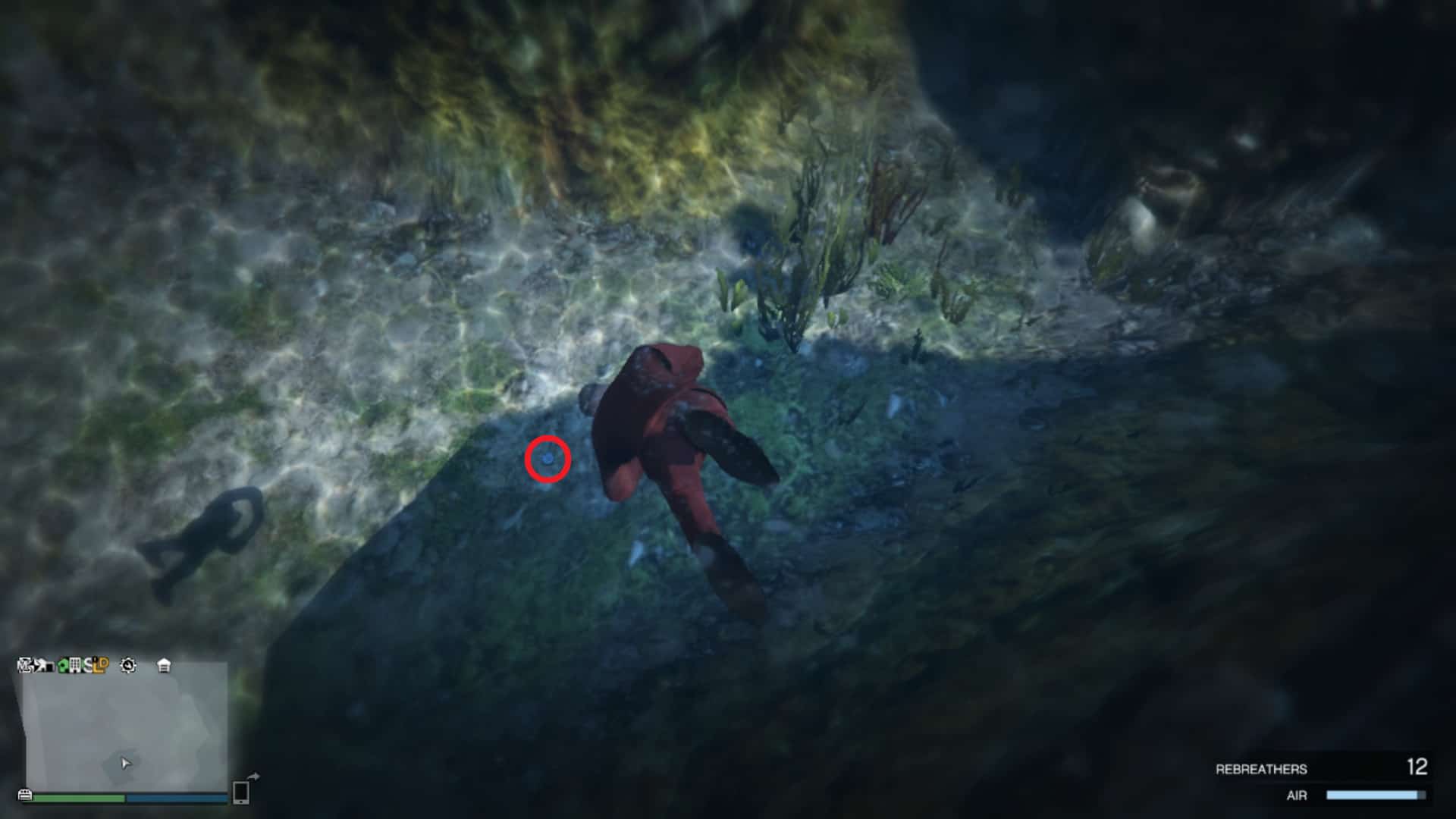Select the green house map marker
The image size is (1456, 819).
point(62,666)
